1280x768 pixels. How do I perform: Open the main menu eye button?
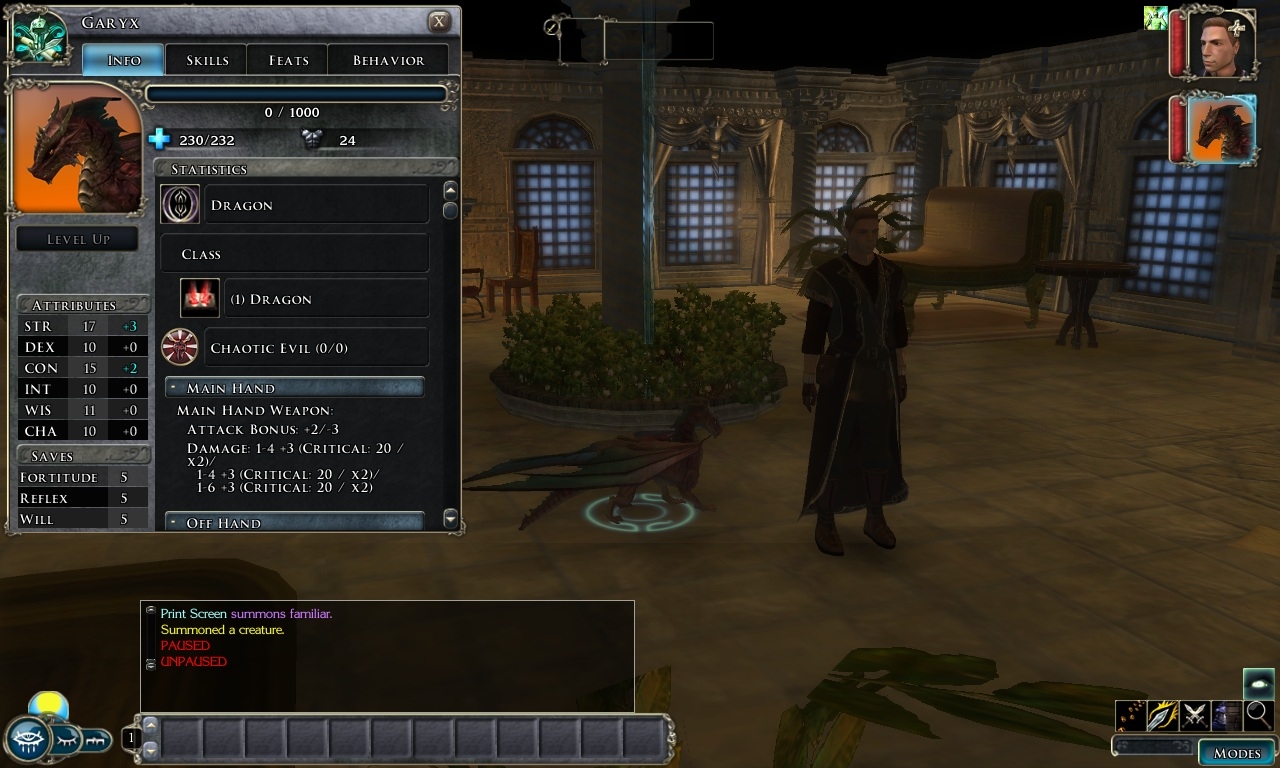click(29, 738)
